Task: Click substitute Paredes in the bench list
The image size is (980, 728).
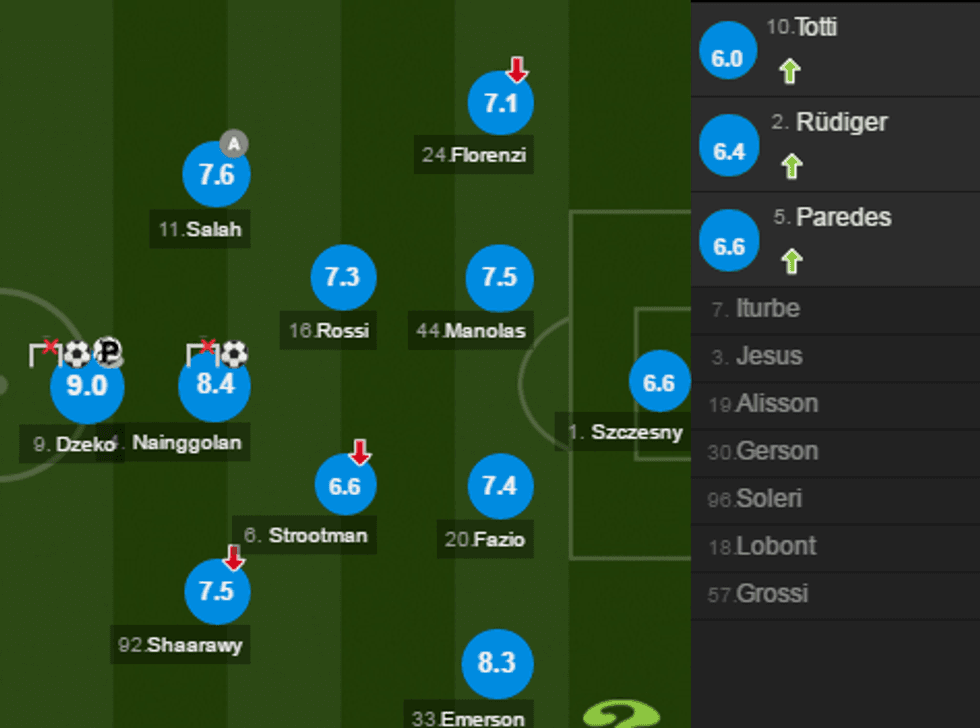Action: point(835,239)
